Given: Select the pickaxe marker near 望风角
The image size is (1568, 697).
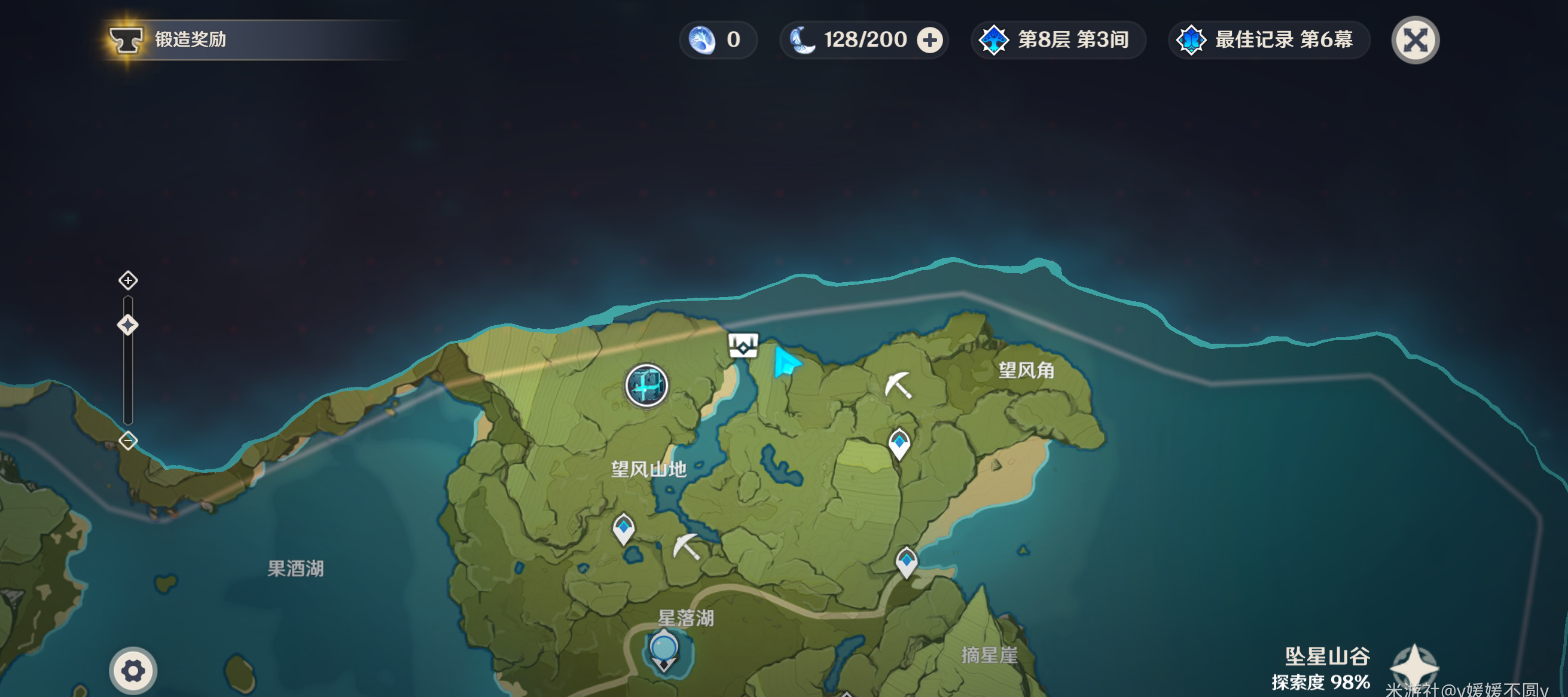Looking at the screenshot, I should (898, 385).
